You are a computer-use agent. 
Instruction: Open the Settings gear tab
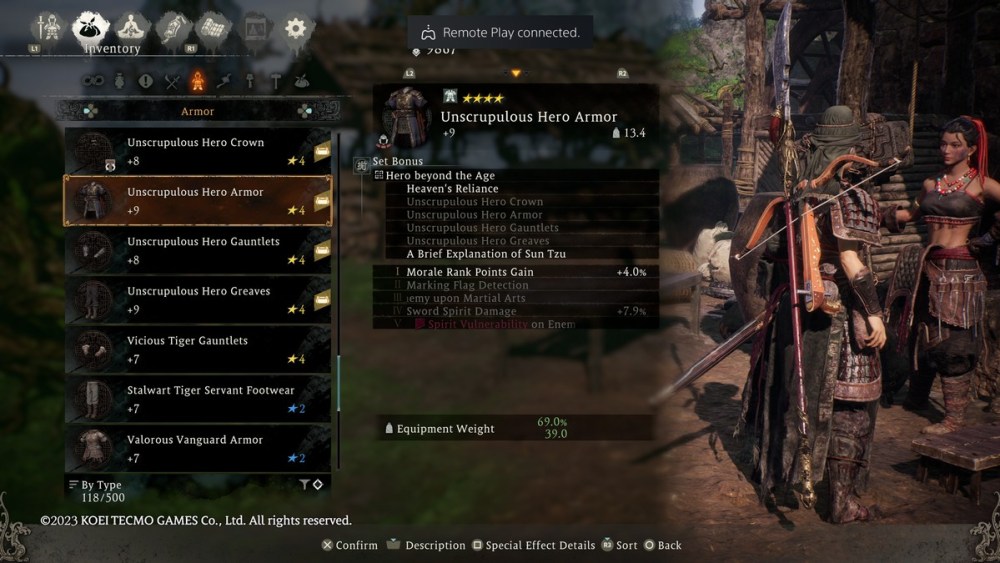(x=295, y=28)
